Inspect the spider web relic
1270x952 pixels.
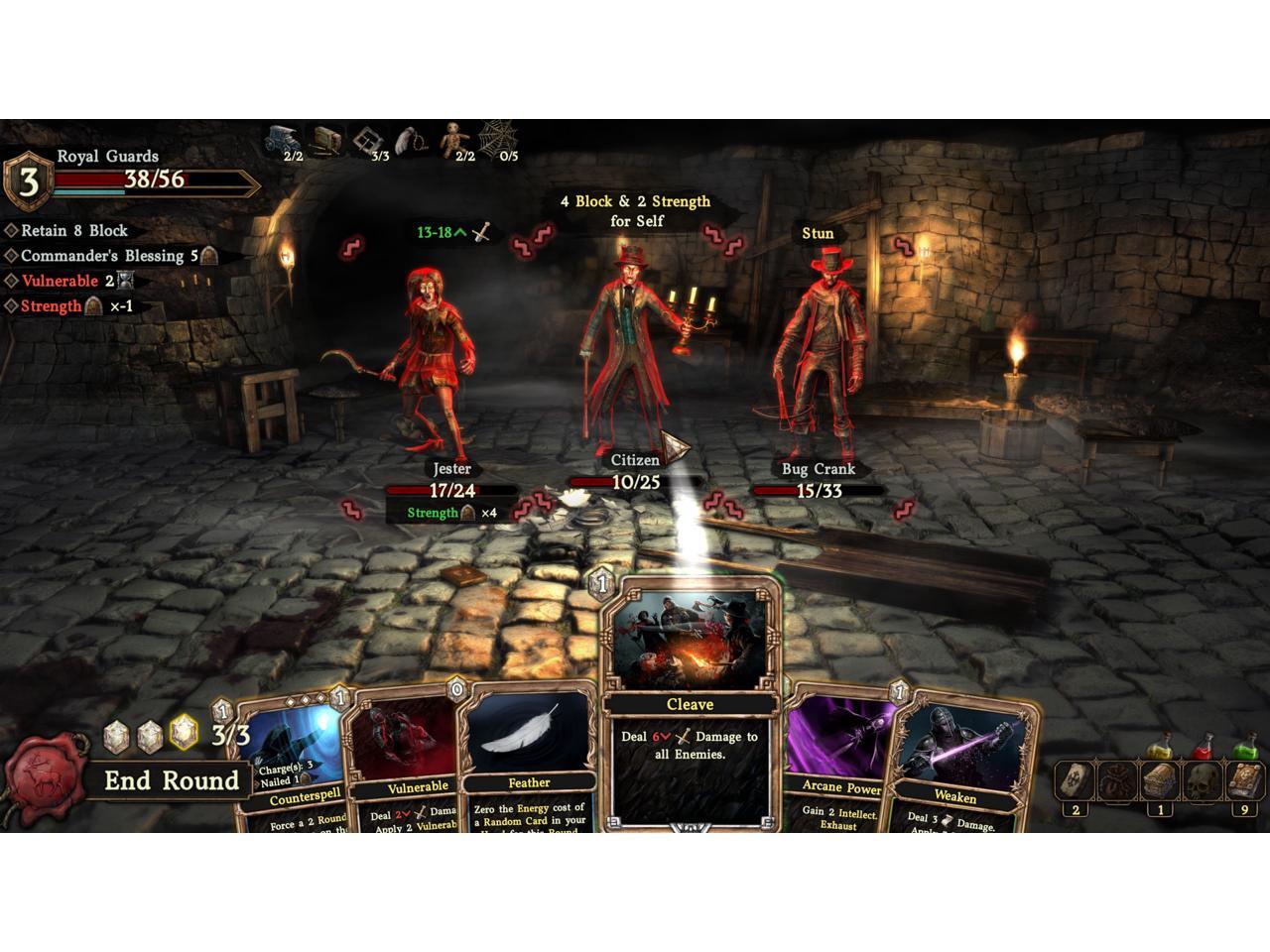(x=497, y=139)
